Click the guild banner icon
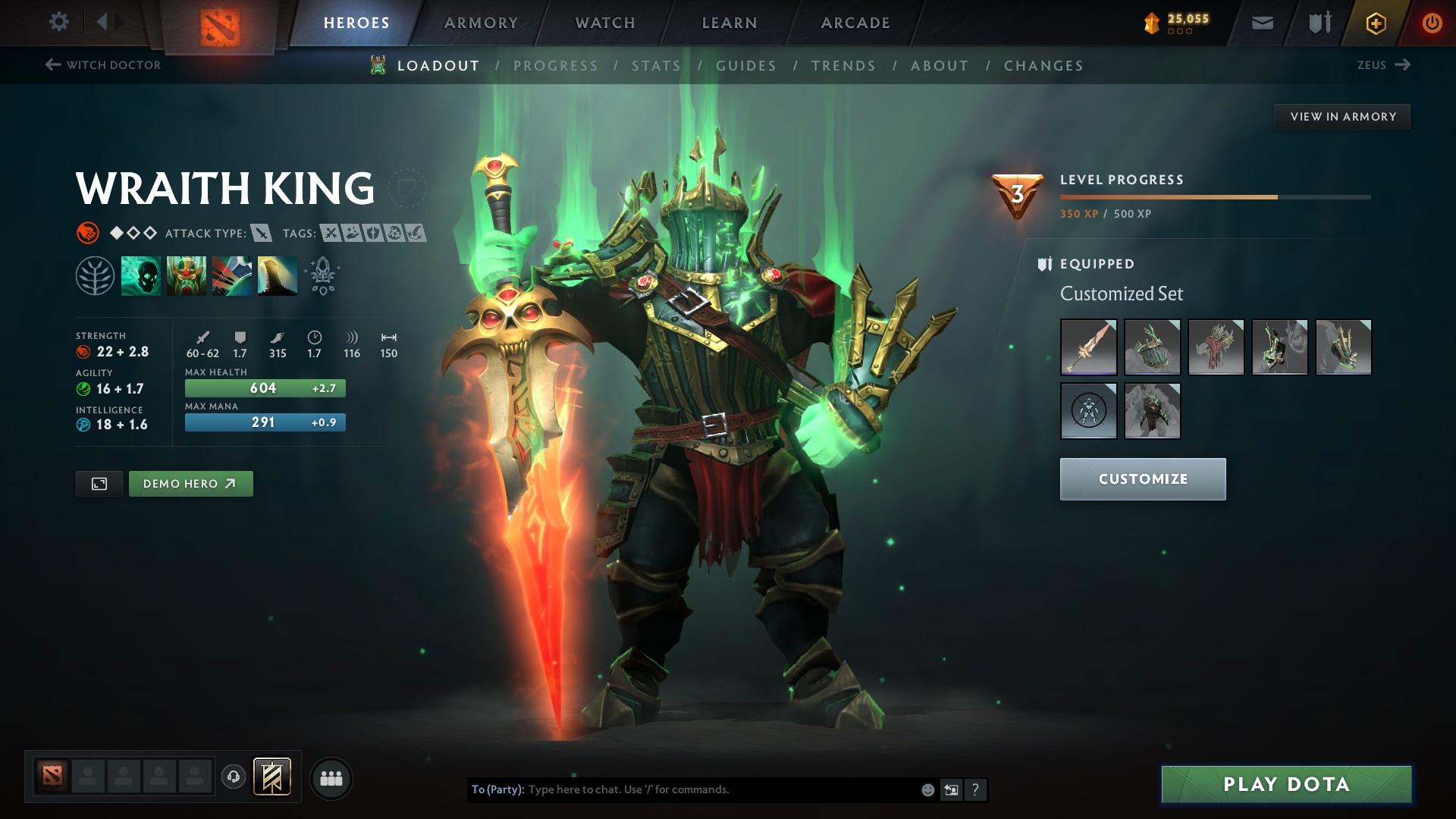1456x819 pixels. pos(273,777)
